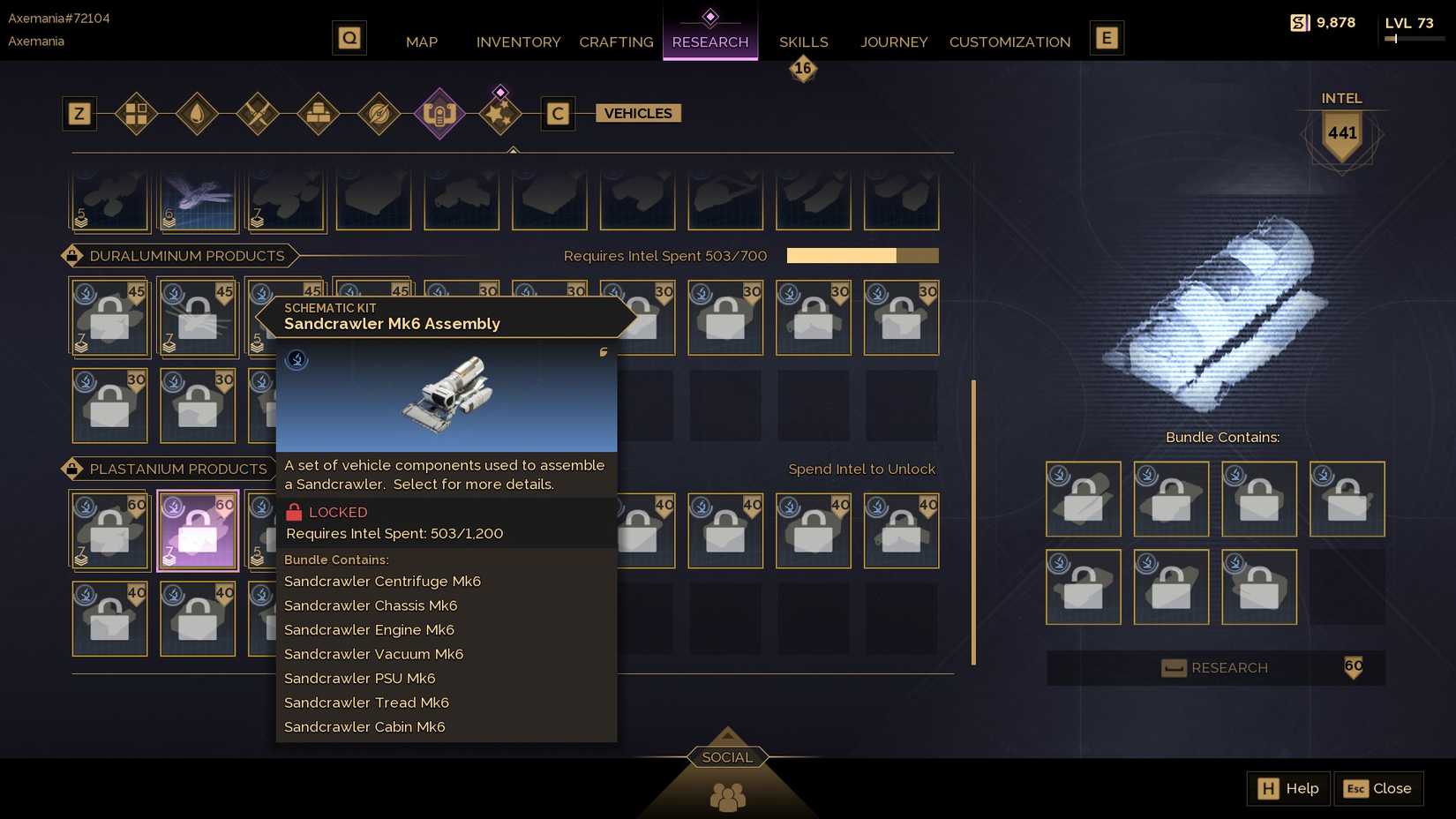Image resolution: width=1456 pixels, height=819 pixels.
Task: Open the Help button
Action: [x=1287, y=788]
